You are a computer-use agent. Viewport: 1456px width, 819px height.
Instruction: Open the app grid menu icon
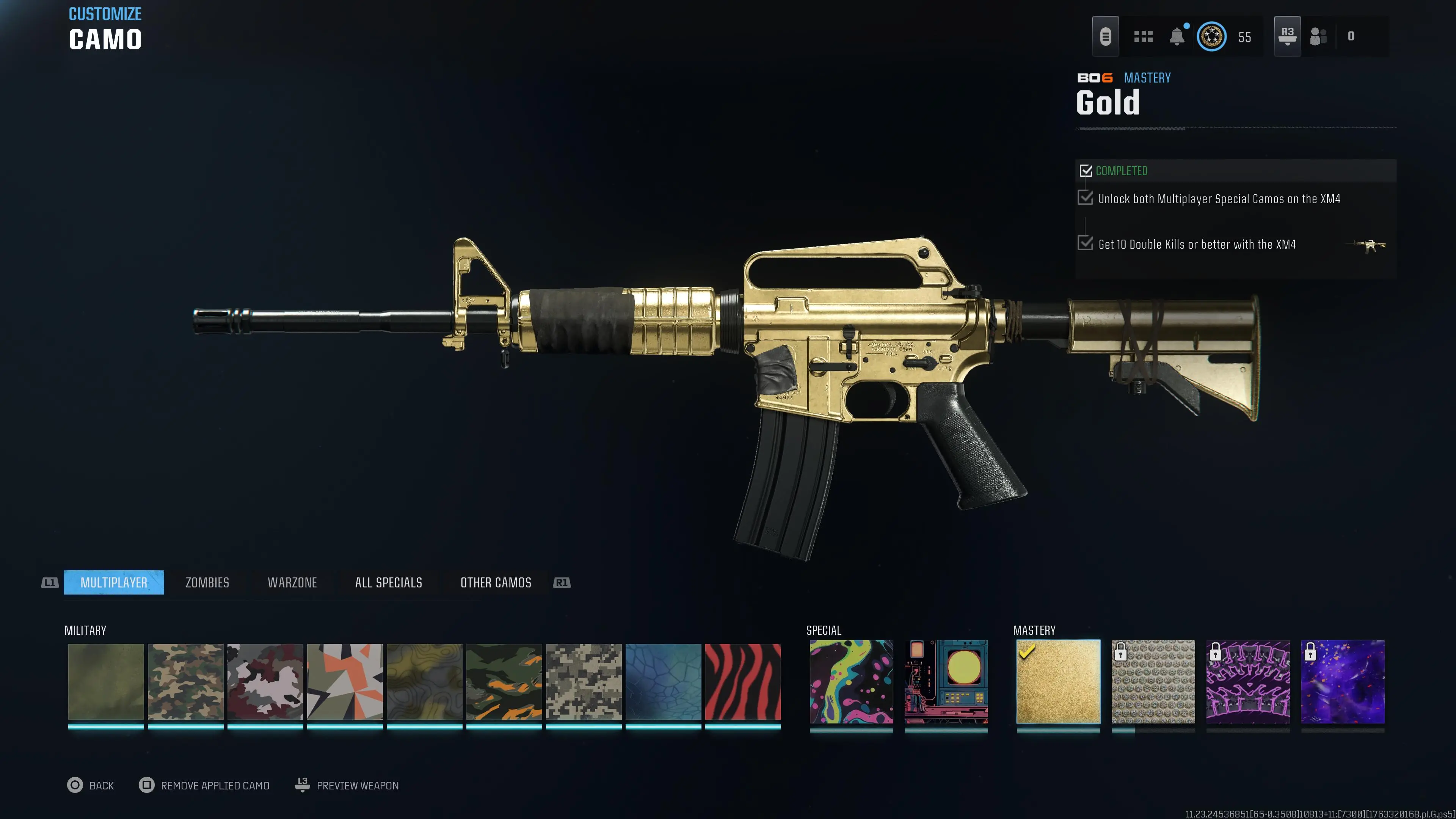pos(1143,36)
